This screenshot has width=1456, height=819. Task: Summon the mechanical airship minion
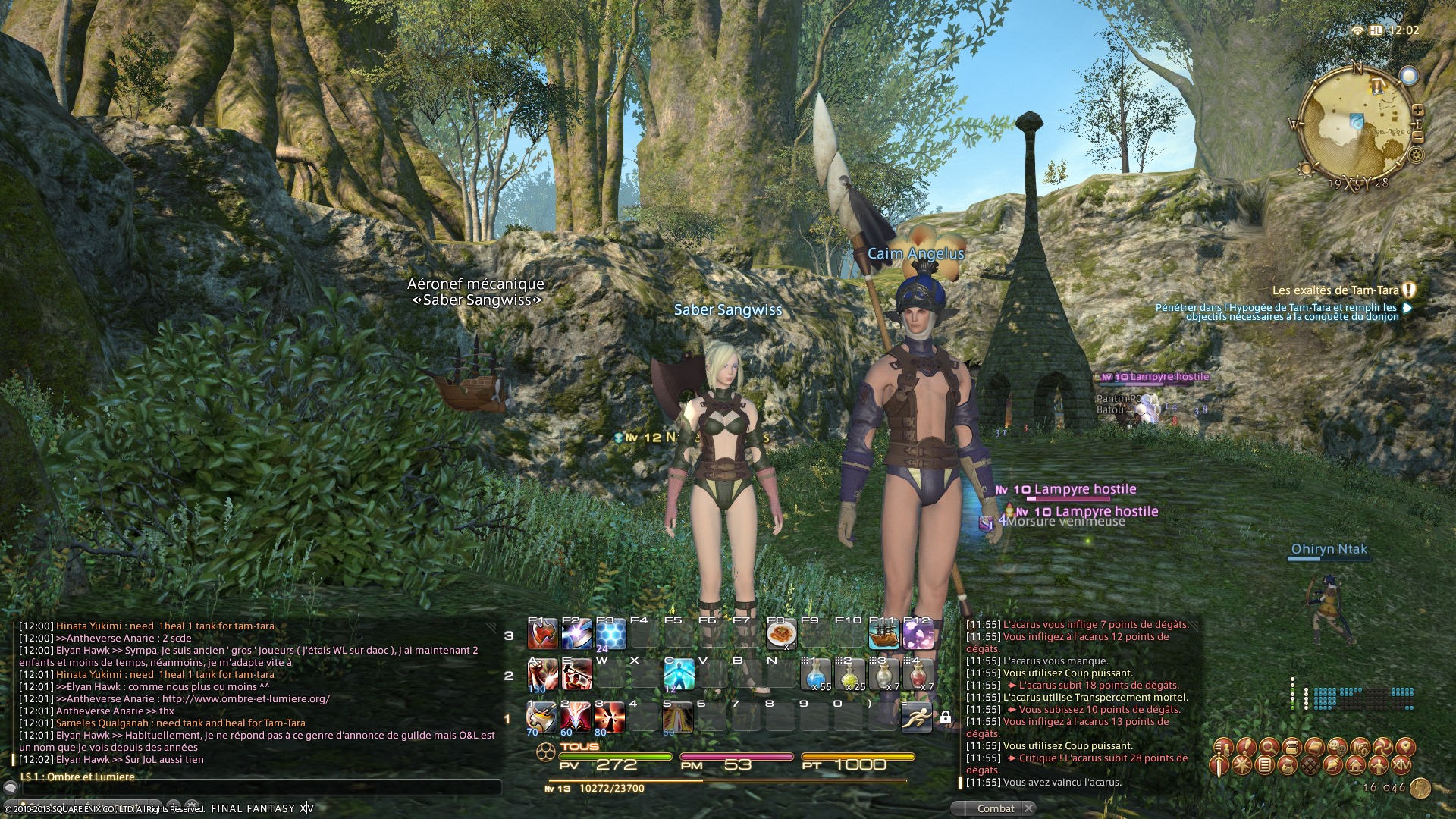(x=883, y=634)
